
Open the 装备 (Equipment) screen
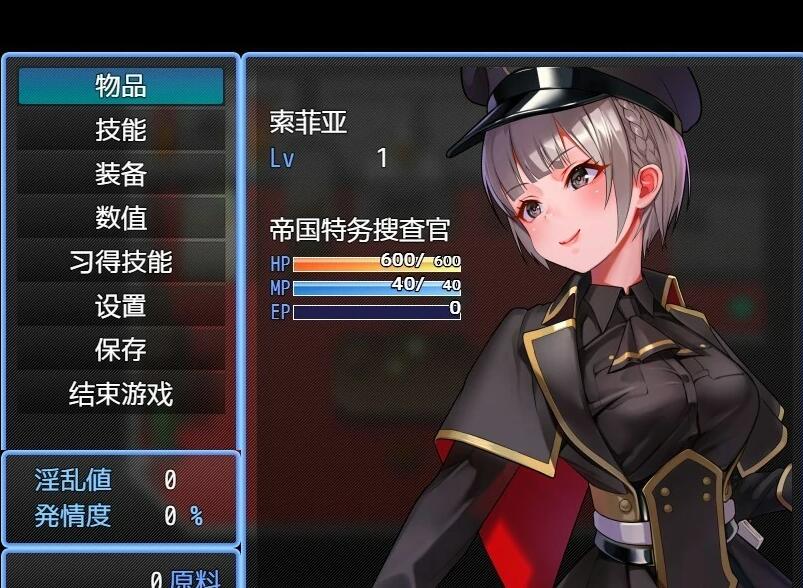pos(121,174)
